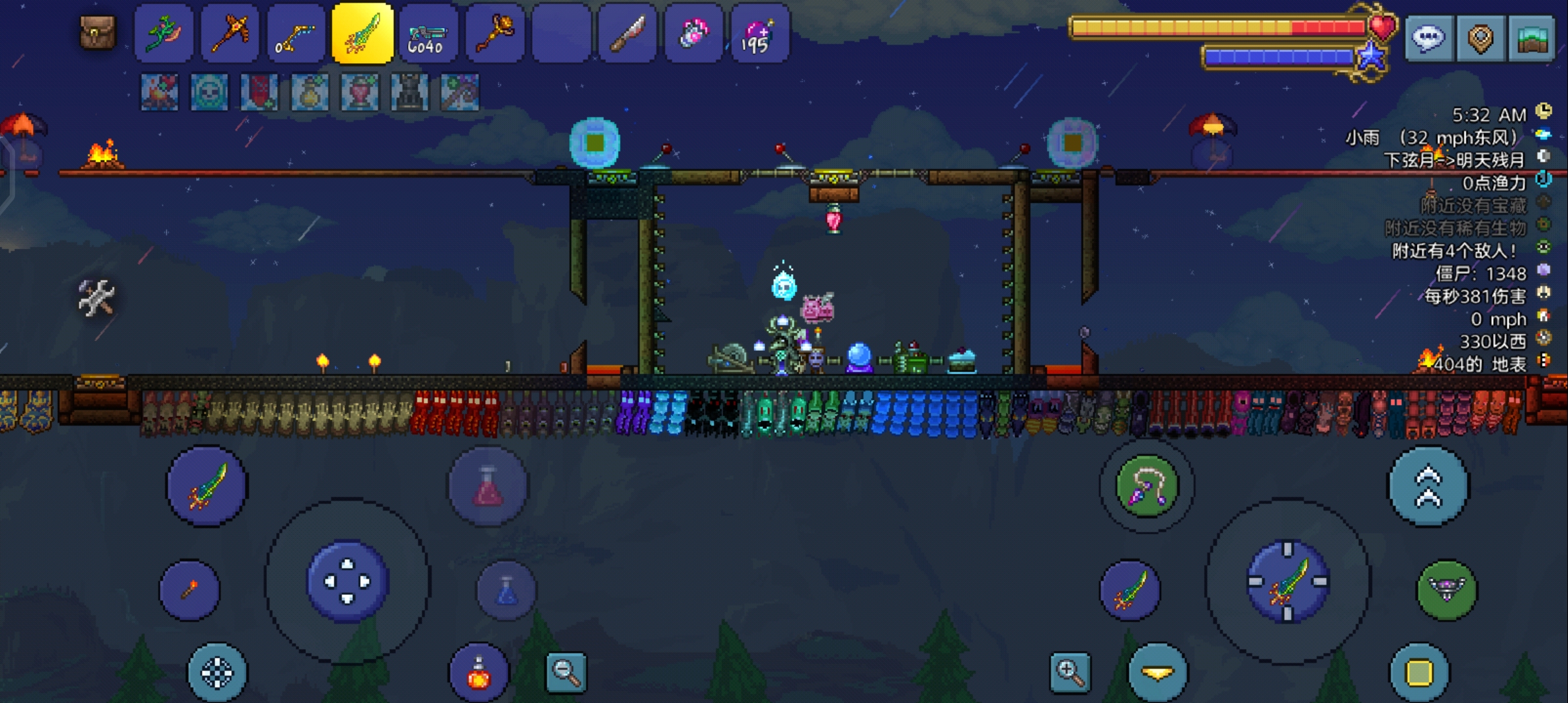The width and height of the screenshot is (1568, 703).
Task: Tap the zoom-in magnifier button
Action: click(x=1070, y=672)
